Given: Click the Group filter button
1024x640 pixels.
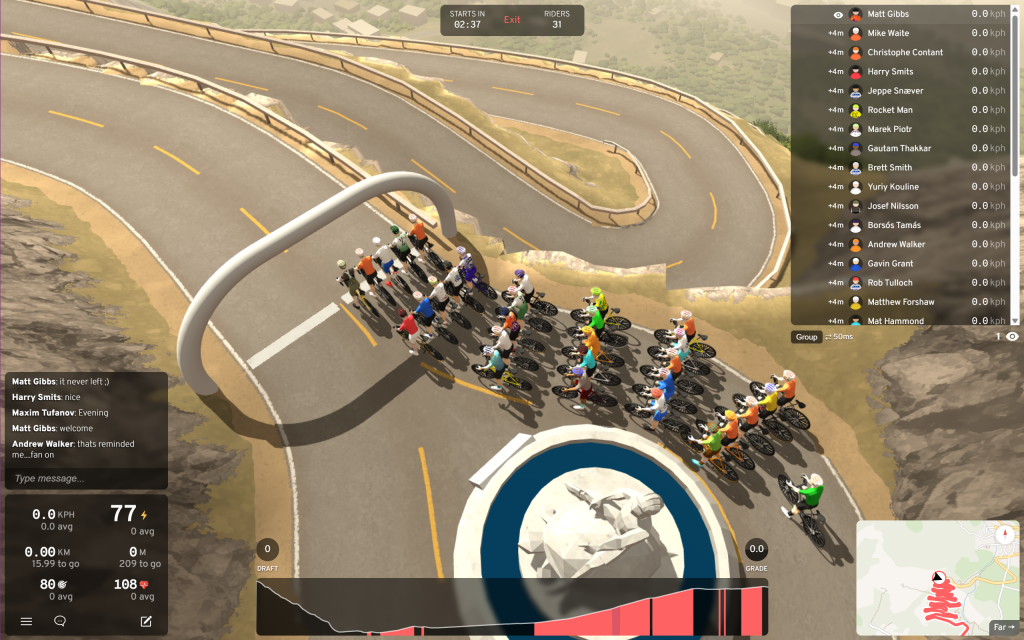Looking at the screenshot, I should coord(806,337).
